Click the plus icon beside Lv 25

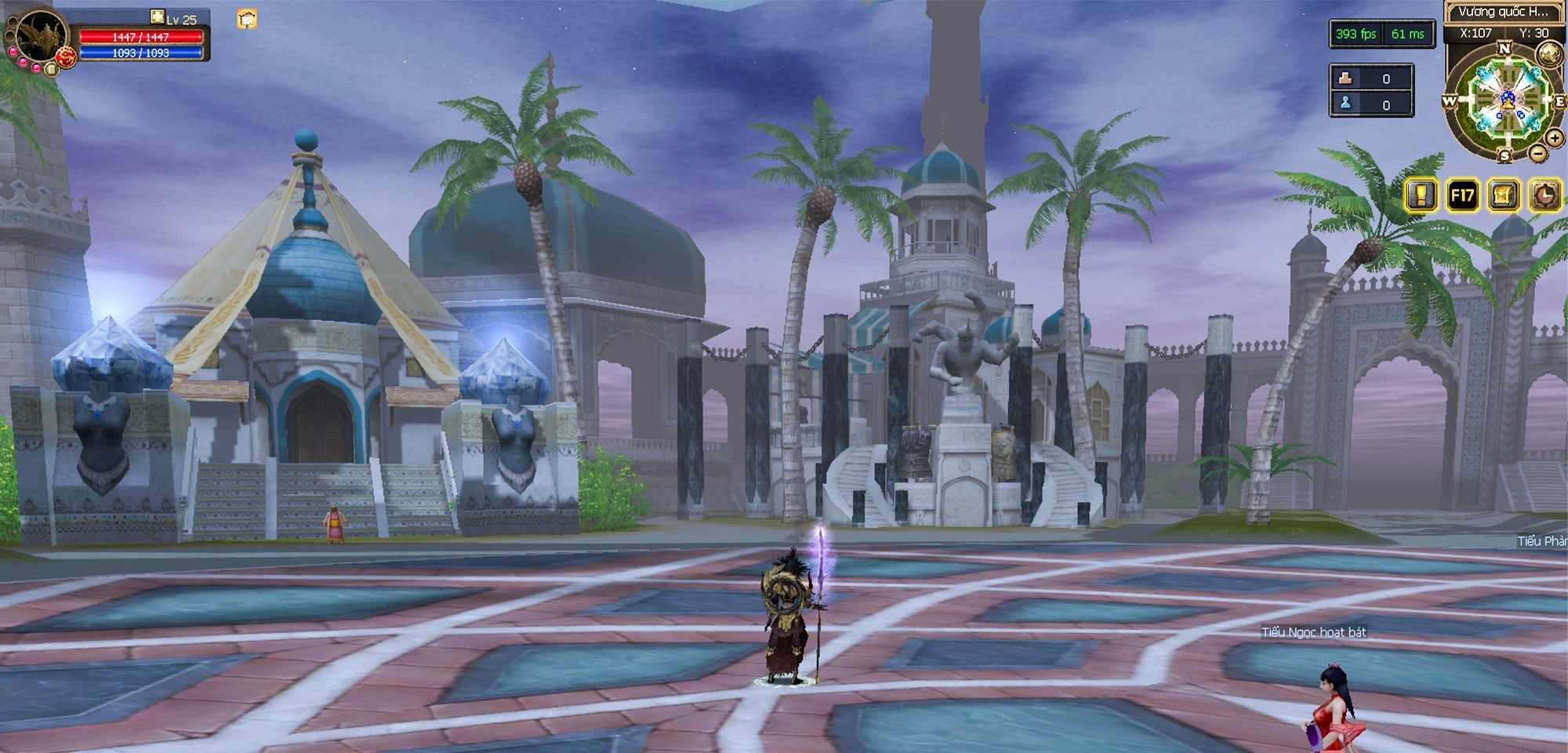coord(158,16)
